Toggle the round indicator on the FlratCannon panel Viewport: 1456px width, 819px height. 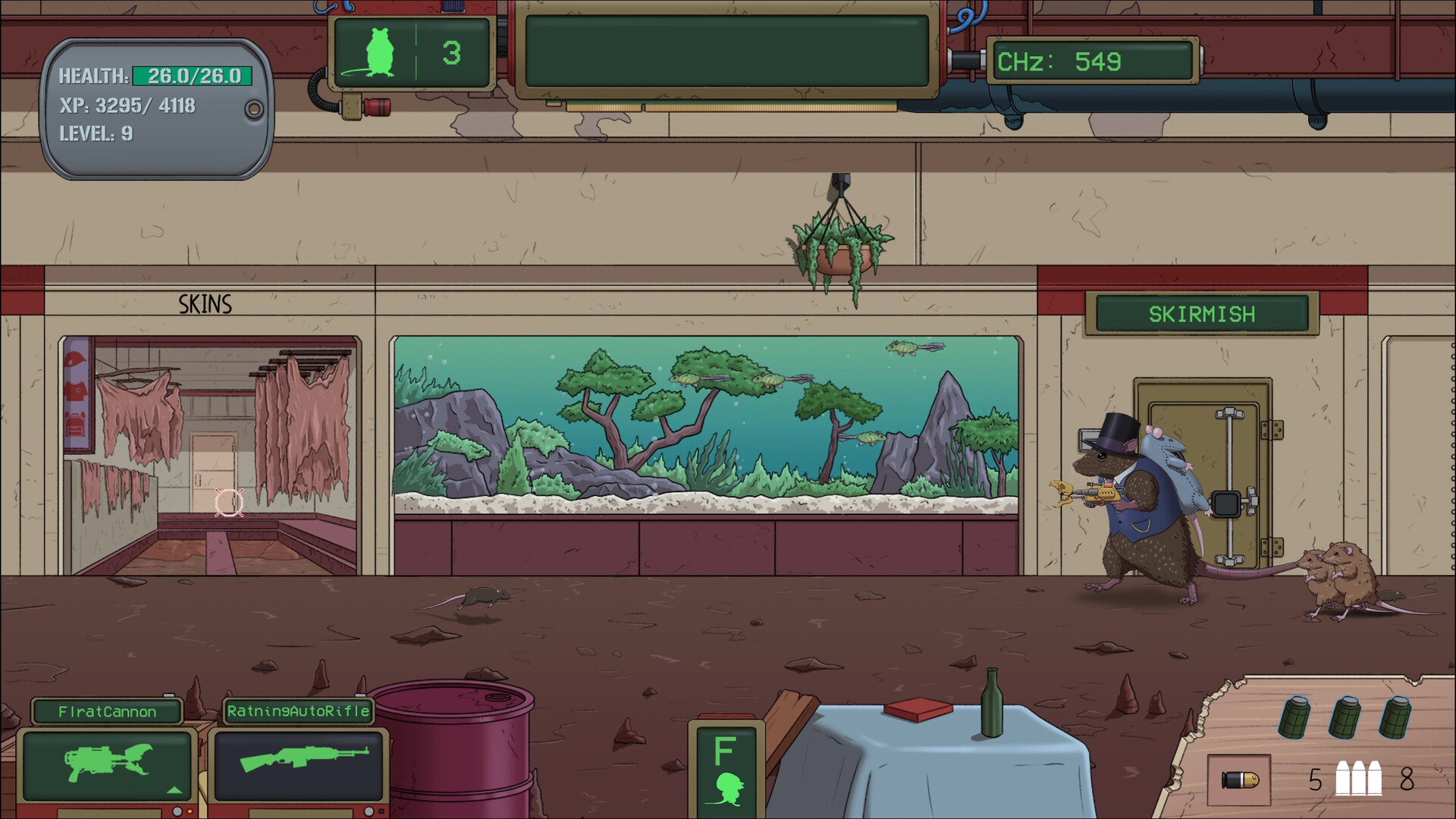coord(177,812)
